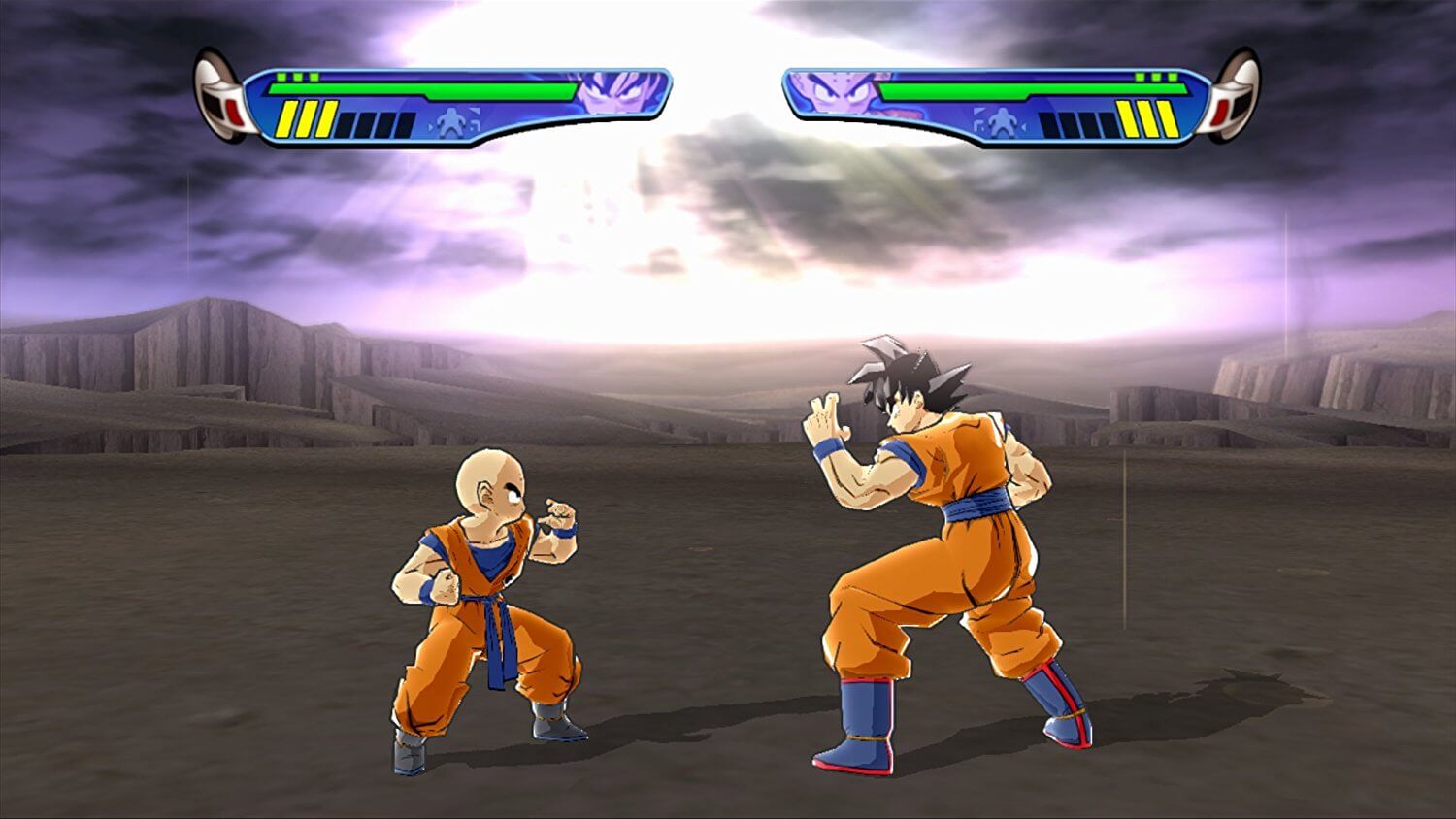
Task: Click the red hatch panel on the right pod
Action: point(1221,114)
